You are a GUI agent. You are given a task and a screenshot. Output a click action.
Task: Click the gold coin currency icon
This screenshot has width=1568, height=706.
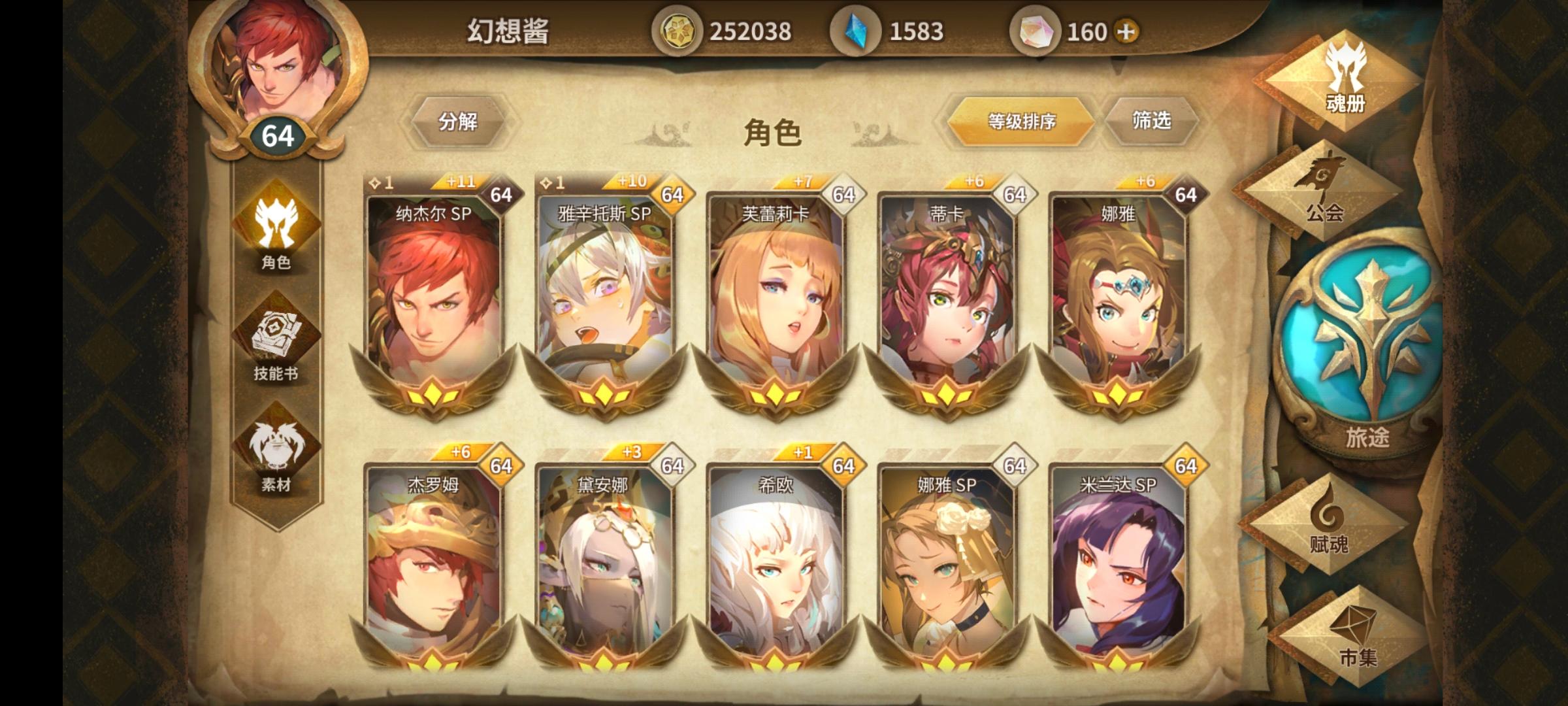click(x=679, y=30)
